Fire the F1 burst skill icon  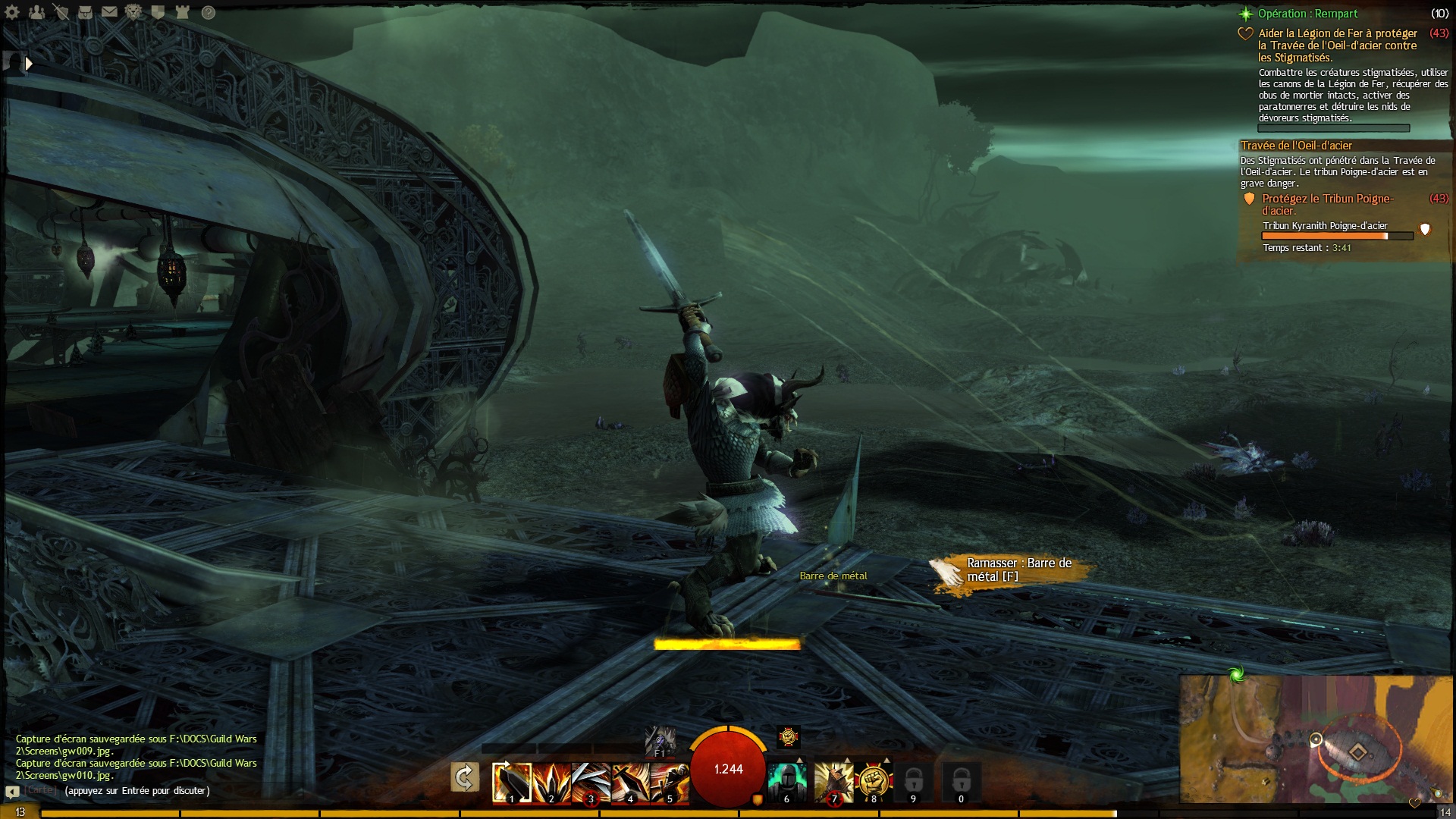tap(659, 740)
